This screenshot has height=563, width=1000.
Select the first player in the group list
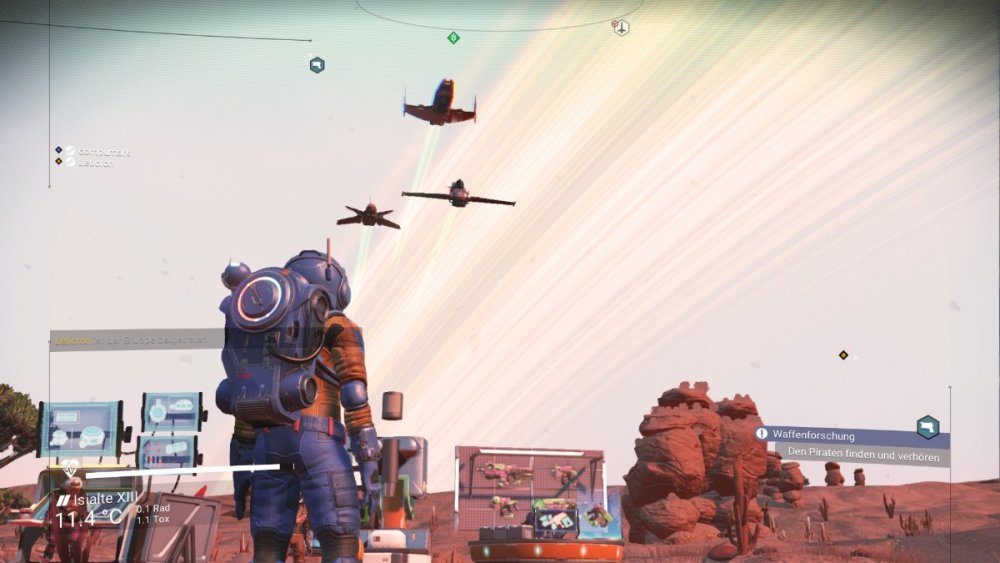(97, 151)
